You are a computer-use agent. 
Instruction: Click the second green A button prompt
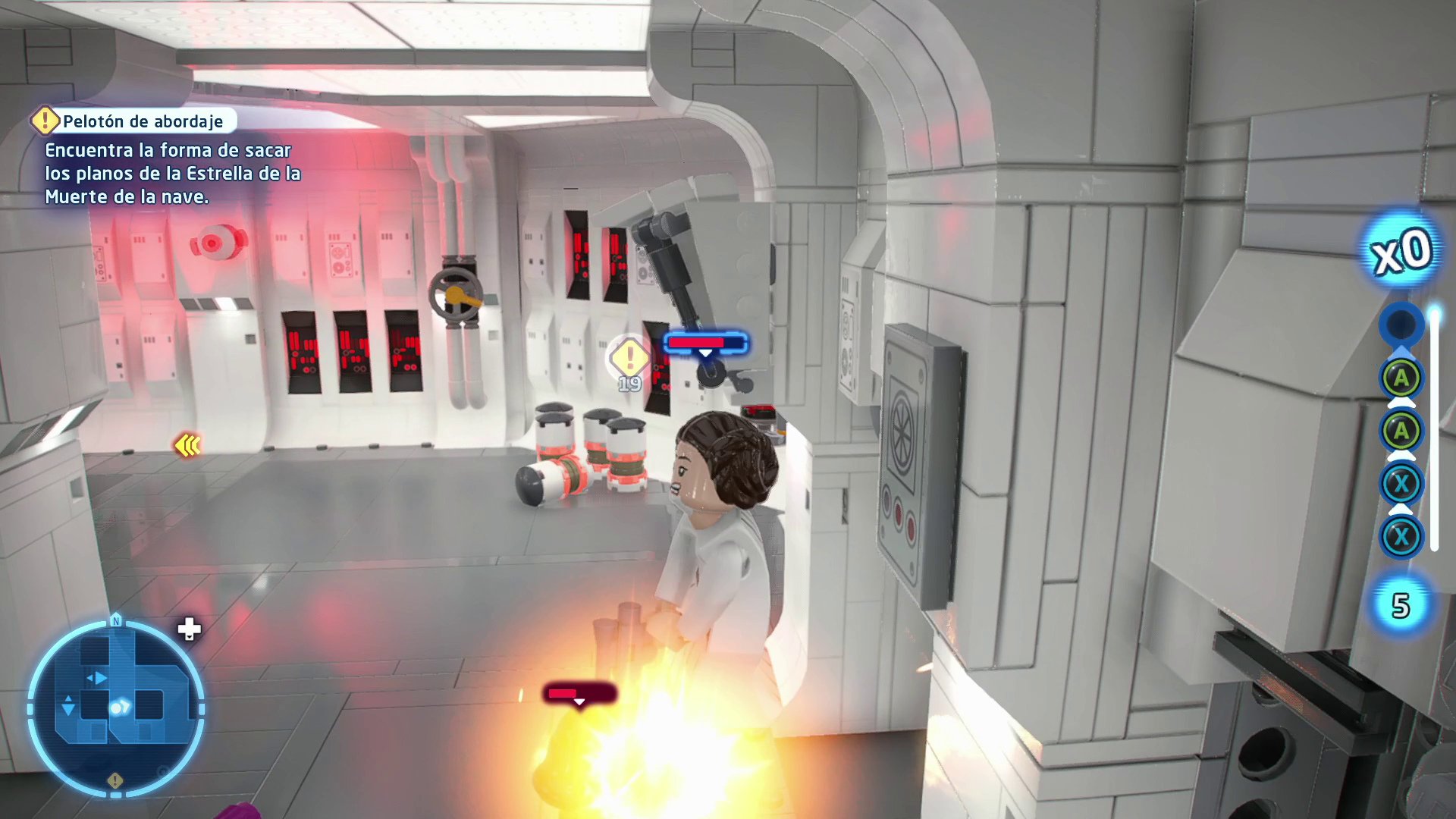(1401, 429)
